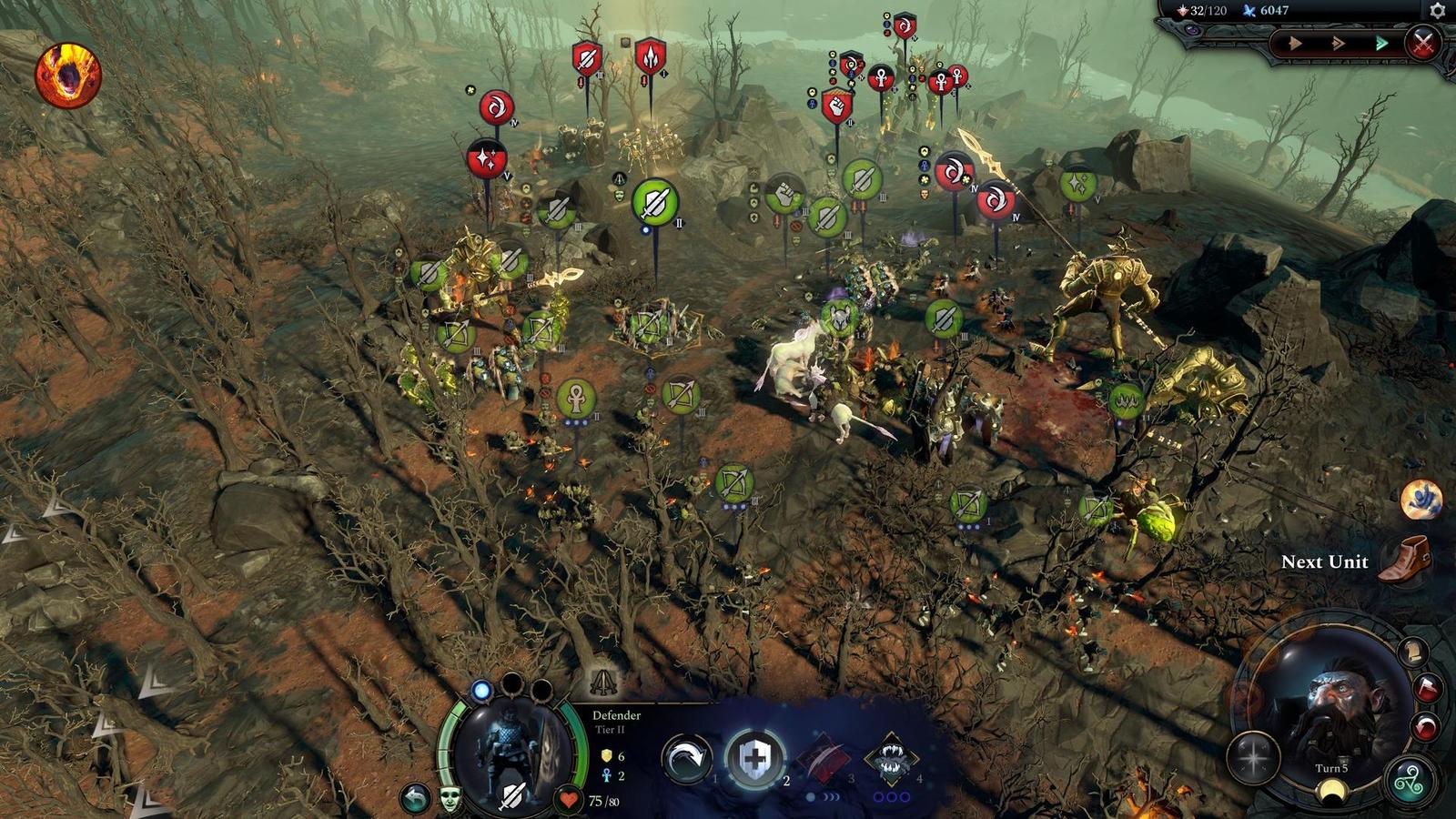Click the white flag surrender button

(1426, 687)
